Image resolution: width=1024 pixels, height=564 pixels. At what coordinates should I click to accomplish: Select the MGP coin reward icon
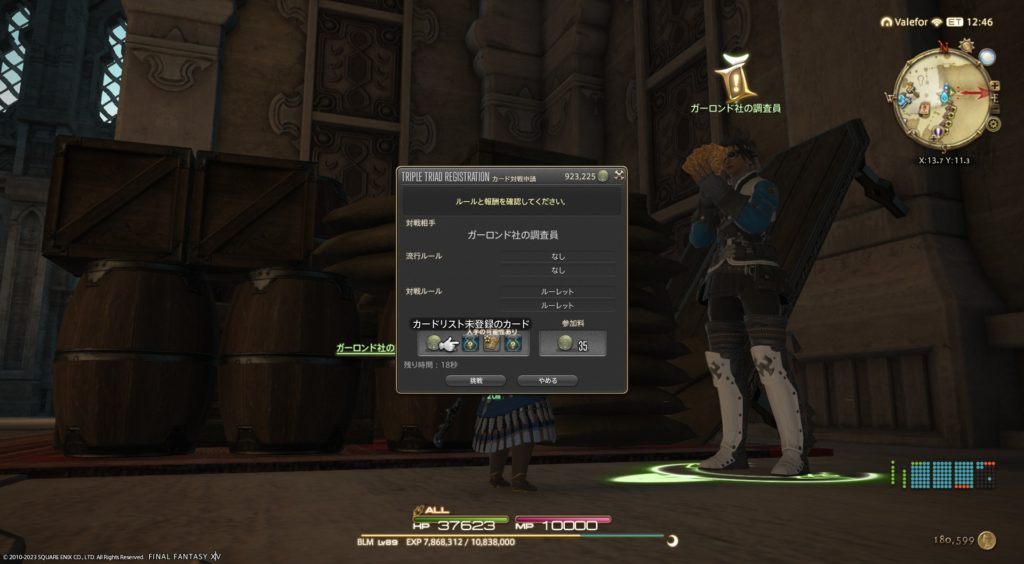pyautogui.click(x=433, y=344)
